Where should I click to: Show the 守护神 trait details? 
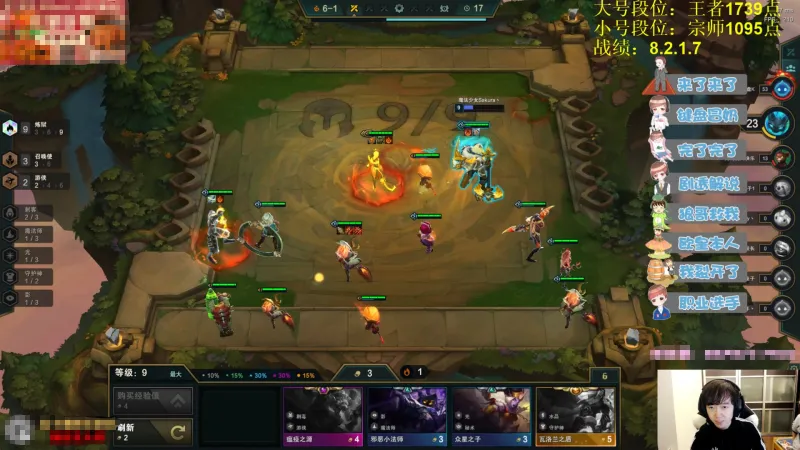pyautogui.click(x=28, y=275)
